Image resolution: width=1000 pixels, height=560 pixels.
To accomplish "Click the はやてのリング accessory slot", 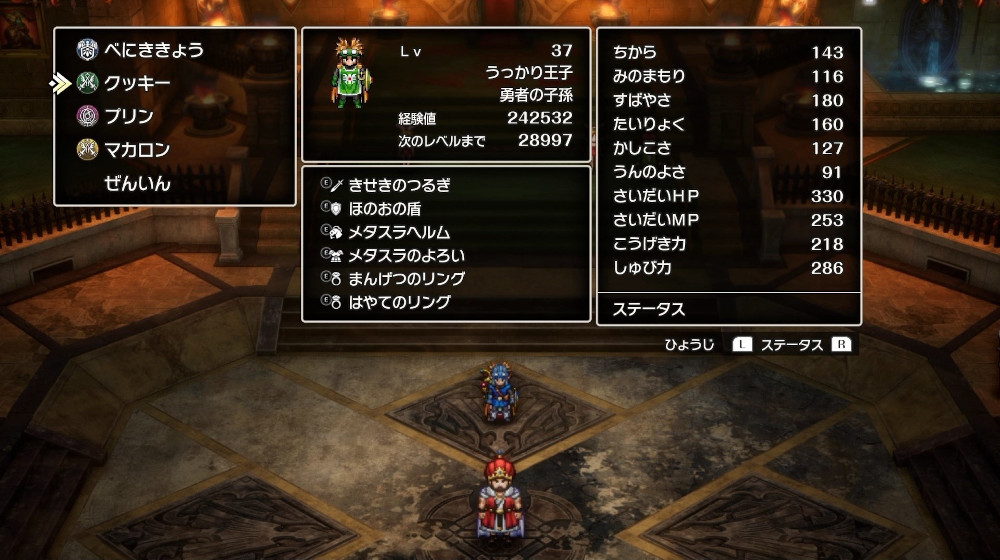I will [399, 302].
